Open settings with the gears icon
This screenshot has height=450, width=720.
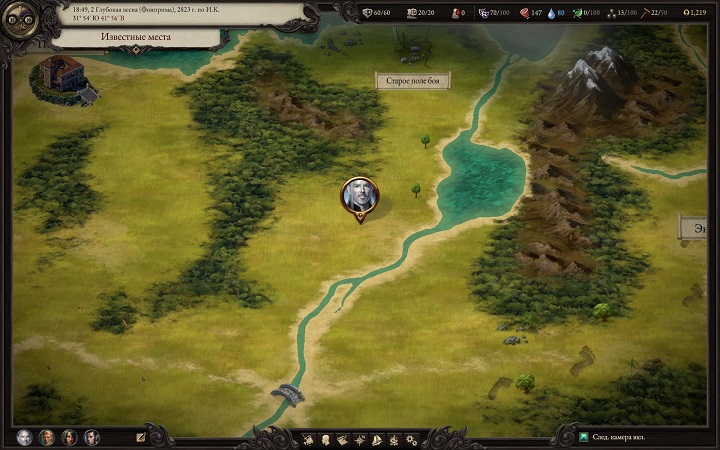click(x=411, y=440)
